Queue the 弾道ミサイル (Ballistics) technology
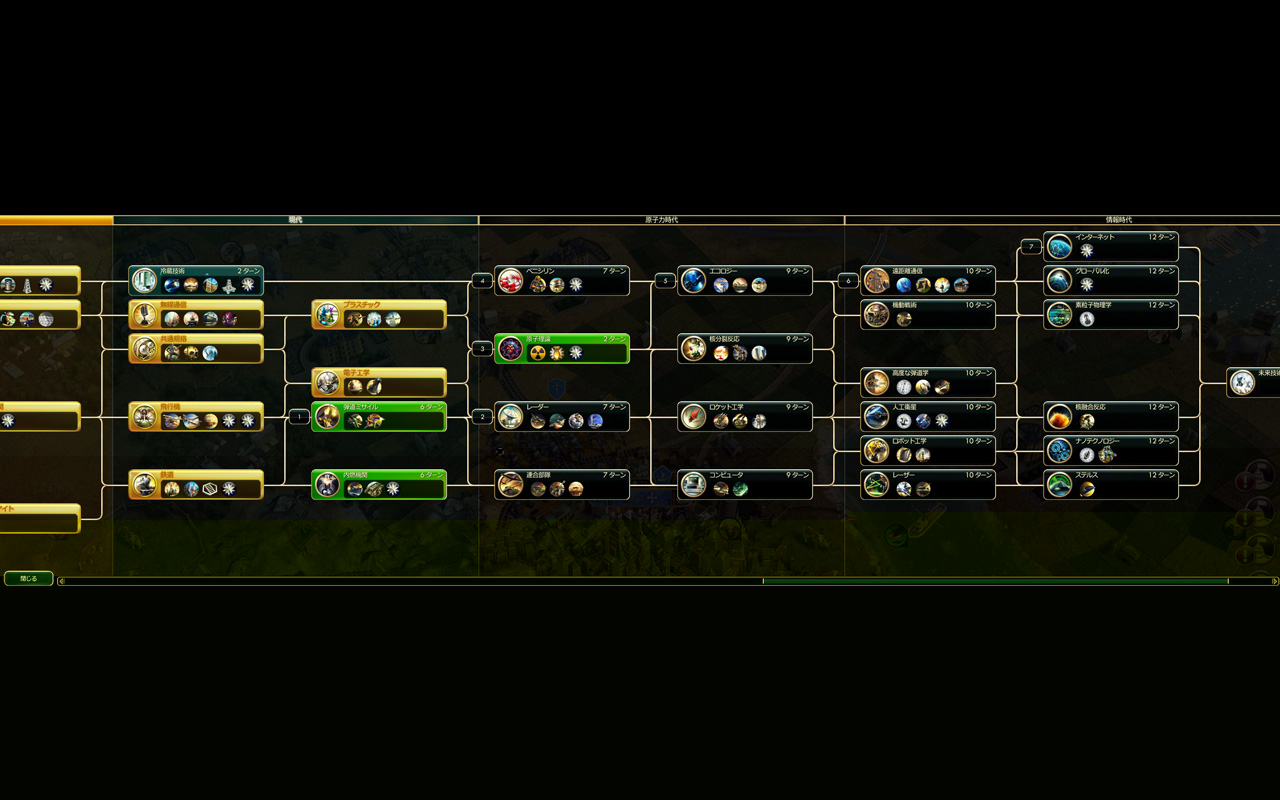 click(x=379, y=416)
